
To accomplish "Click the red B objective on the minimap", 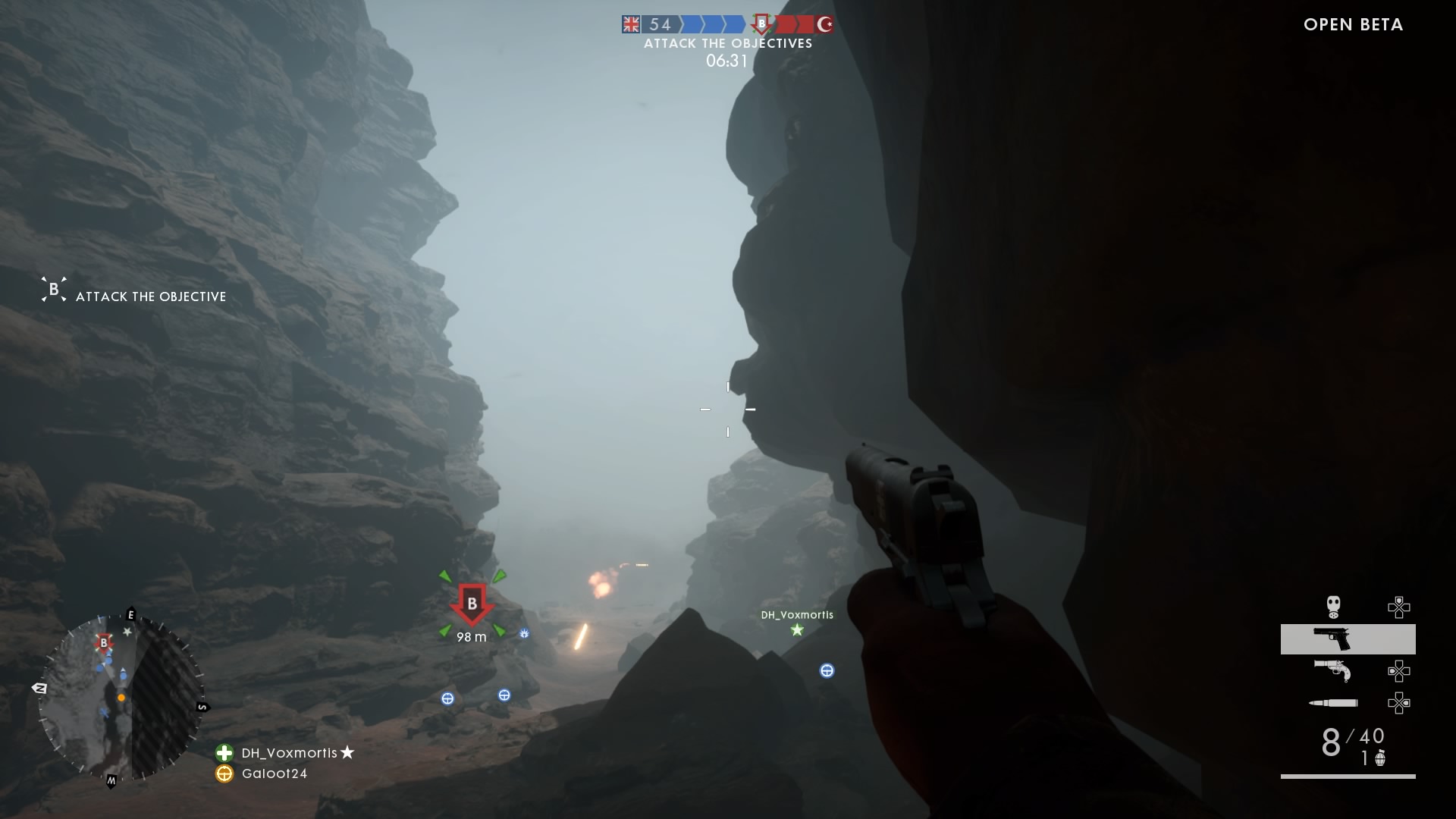I will [x=104, y=644].
